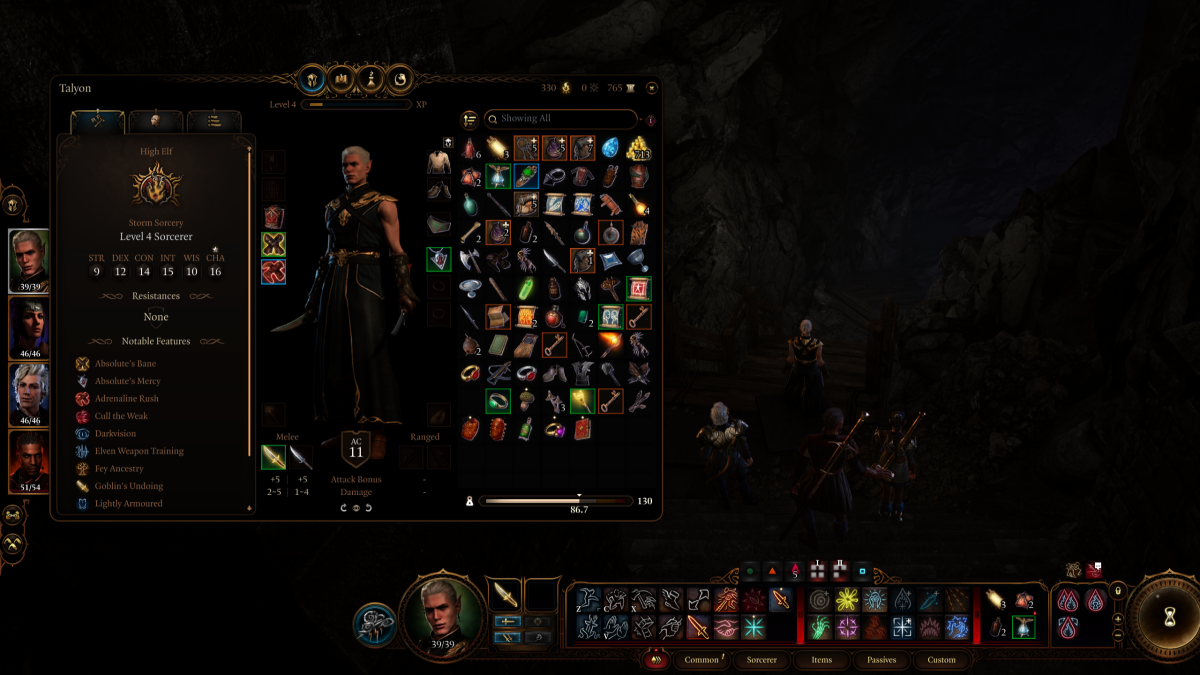Switch to the Sorcerer hotbar tab
The width and height of the screenshot is (1200, 675).
[x=762, y=660]
